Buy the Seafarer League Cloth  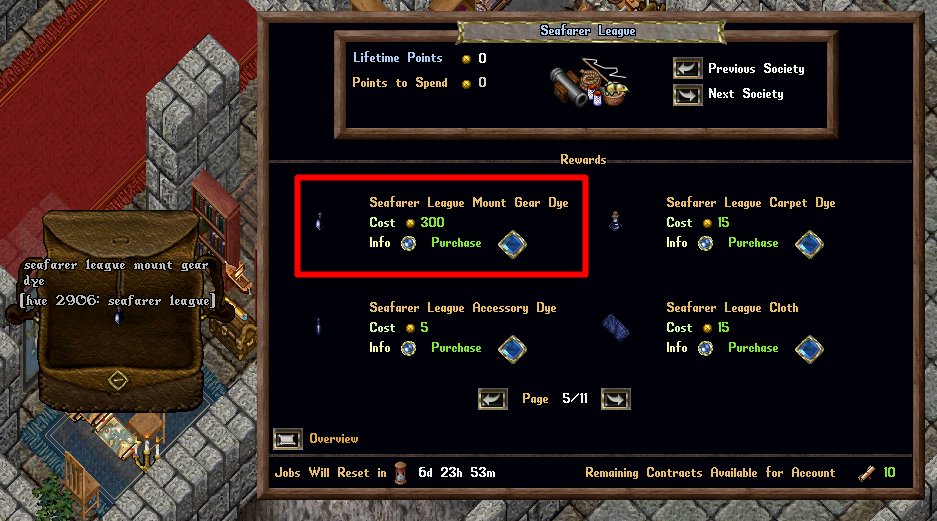point(809,348)
